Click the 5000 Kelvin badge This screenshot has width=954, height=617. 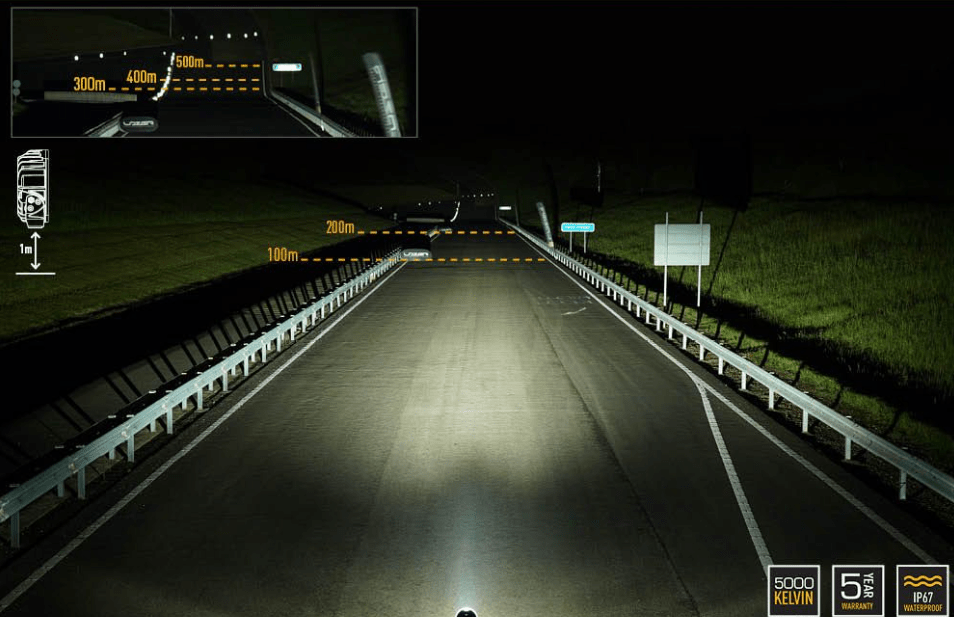(x=793, y=590)
